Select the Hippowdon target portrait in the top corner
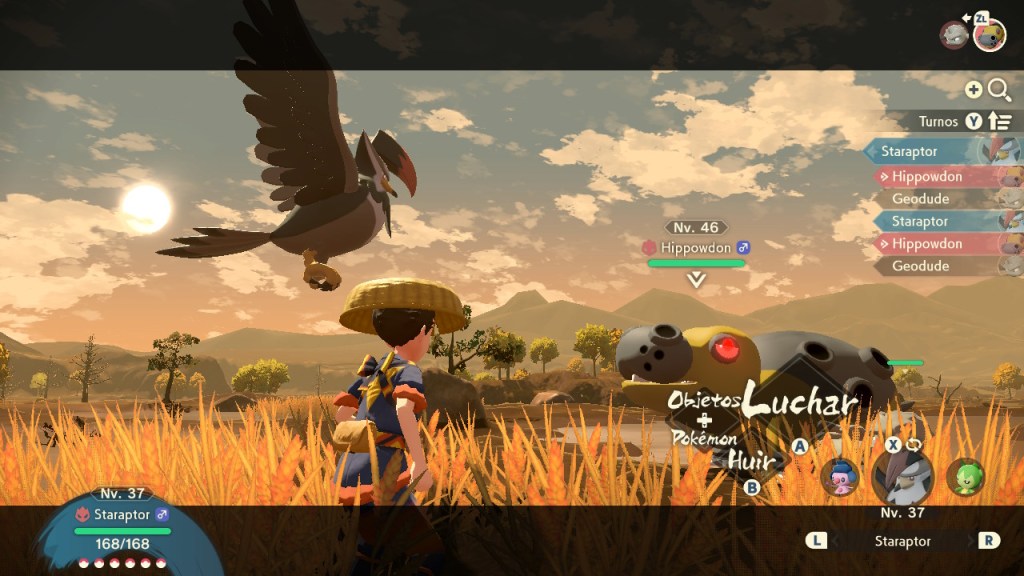This screenshot has width=1024, height=576. coord(989,35)
